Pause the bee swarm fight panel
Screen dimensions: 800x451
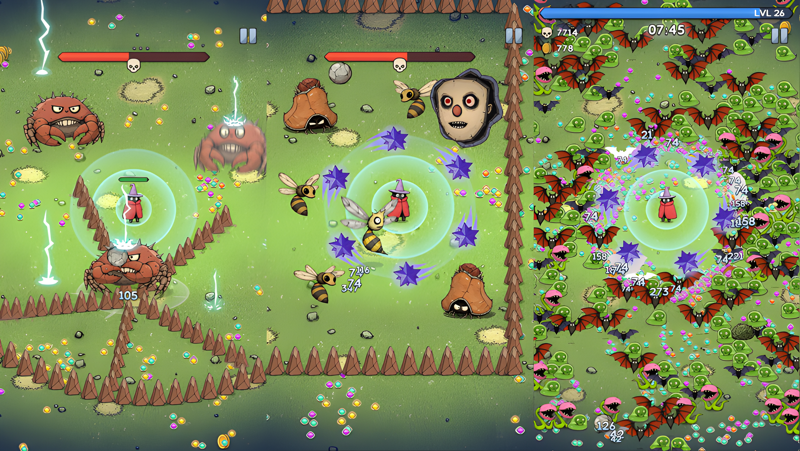click(514, 36)
